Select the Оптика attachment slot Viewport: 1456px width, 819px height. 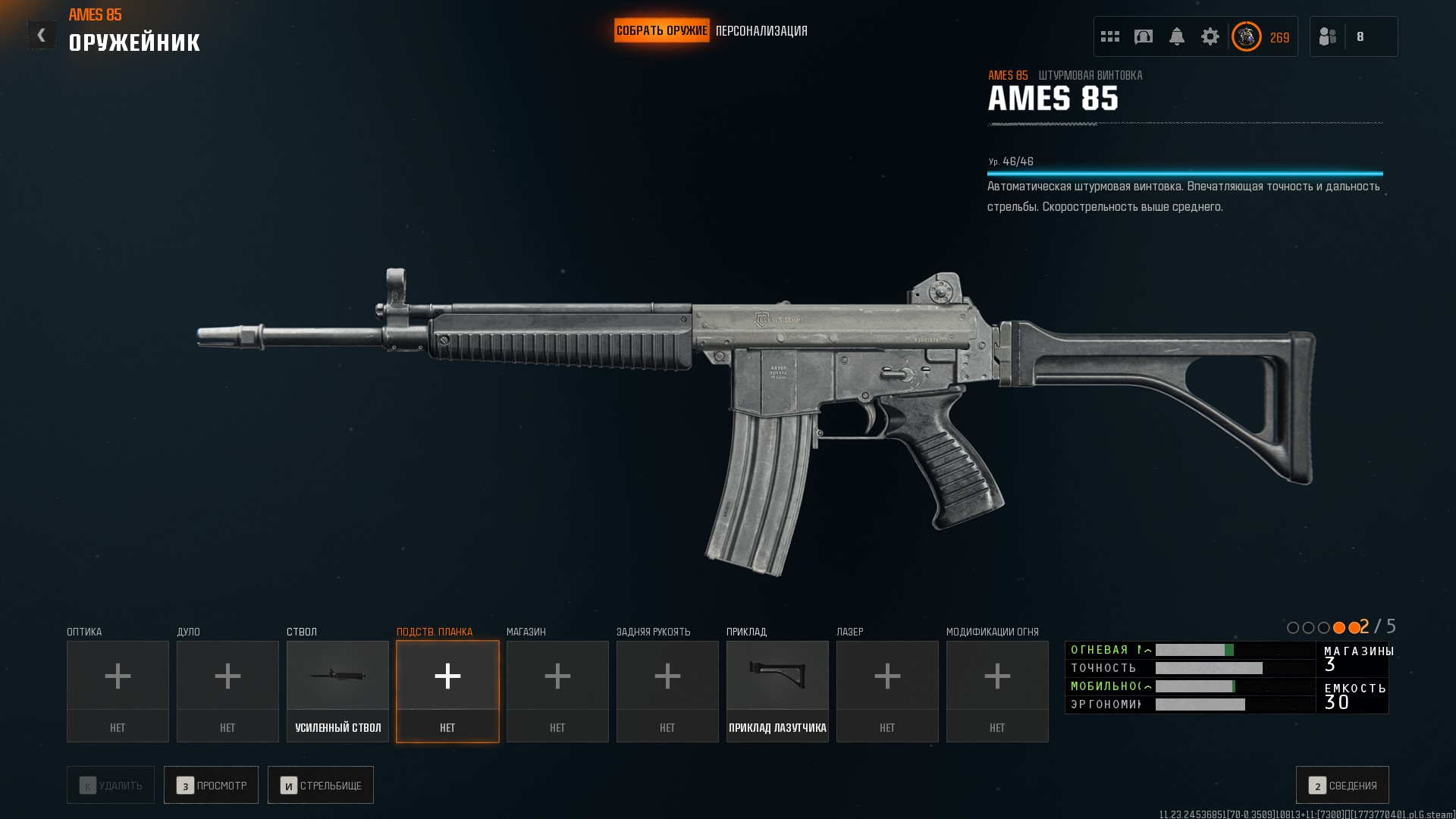[x=118, y=691]
